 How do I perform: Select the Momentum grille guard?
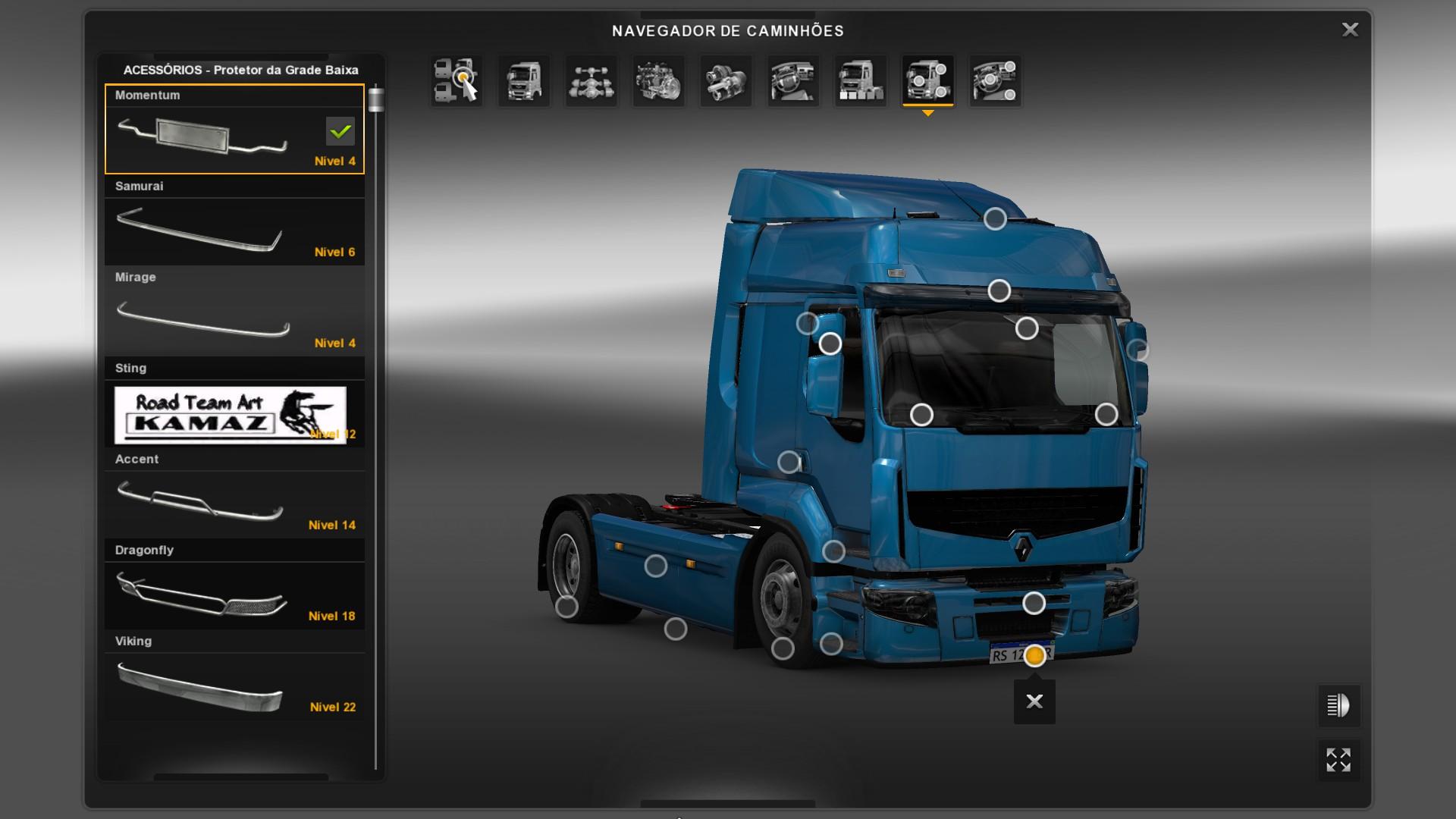[234, 130]
